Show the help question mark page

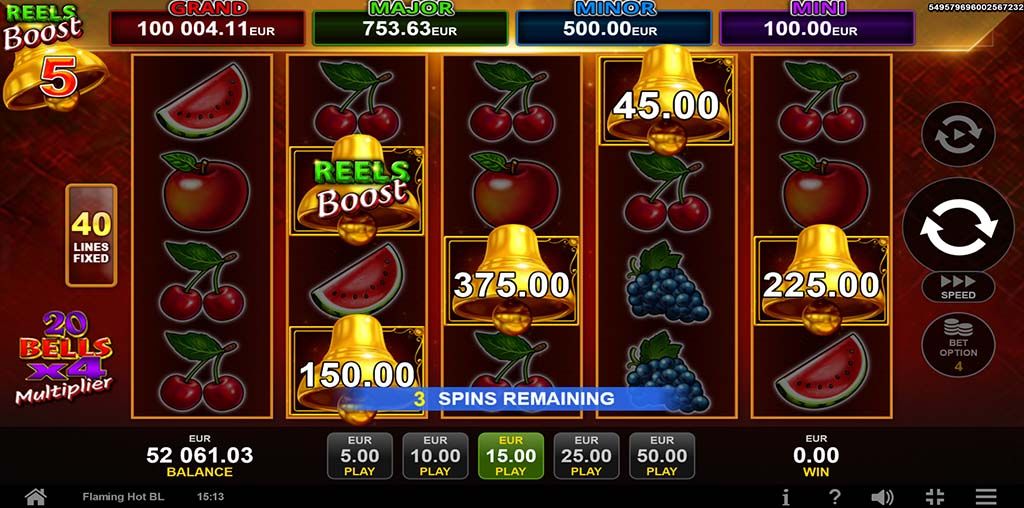[835, 496]
